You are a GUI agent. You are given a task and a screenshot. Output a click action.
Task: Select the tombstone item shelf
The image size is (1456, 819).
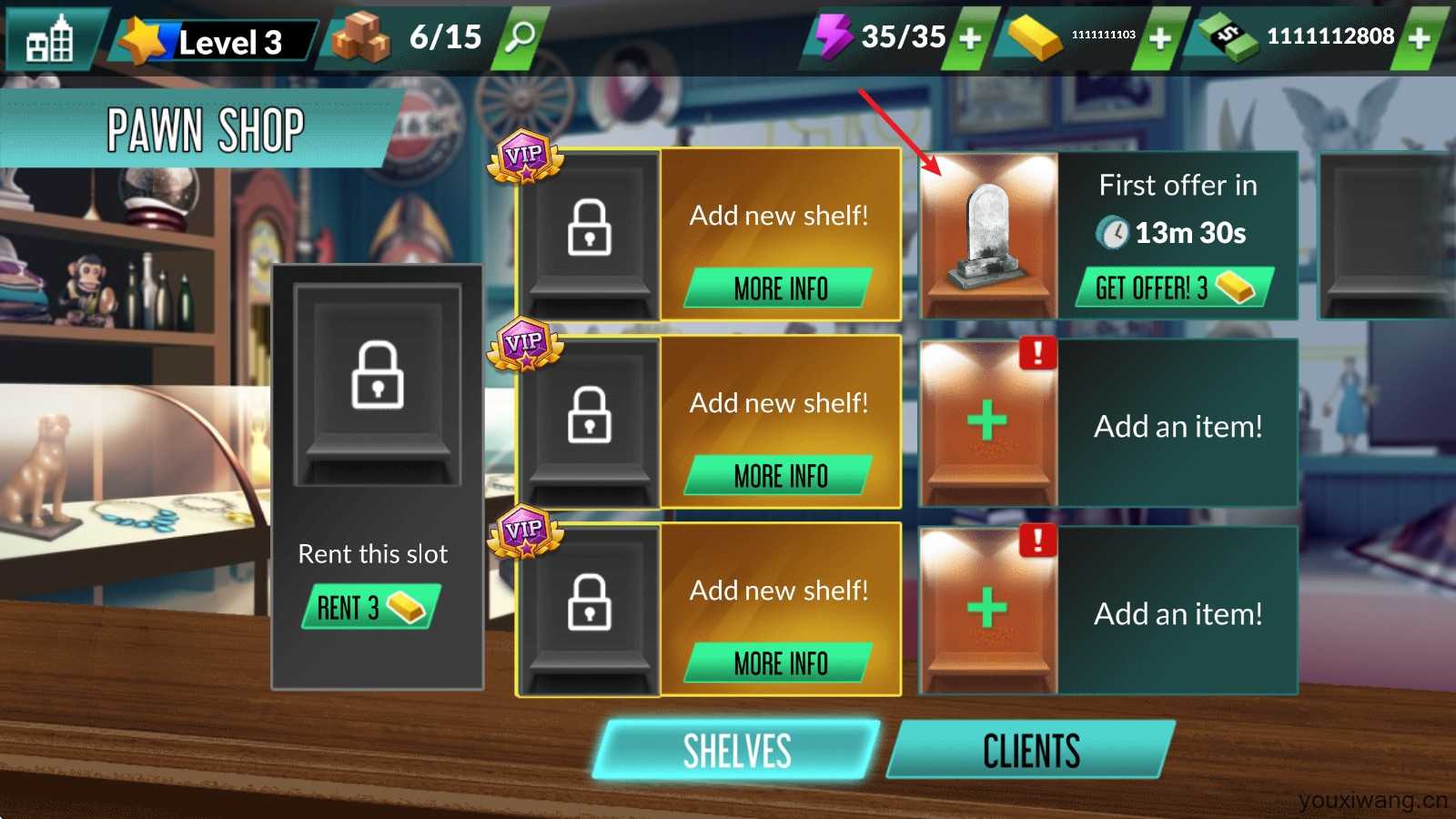pos(989,236)
